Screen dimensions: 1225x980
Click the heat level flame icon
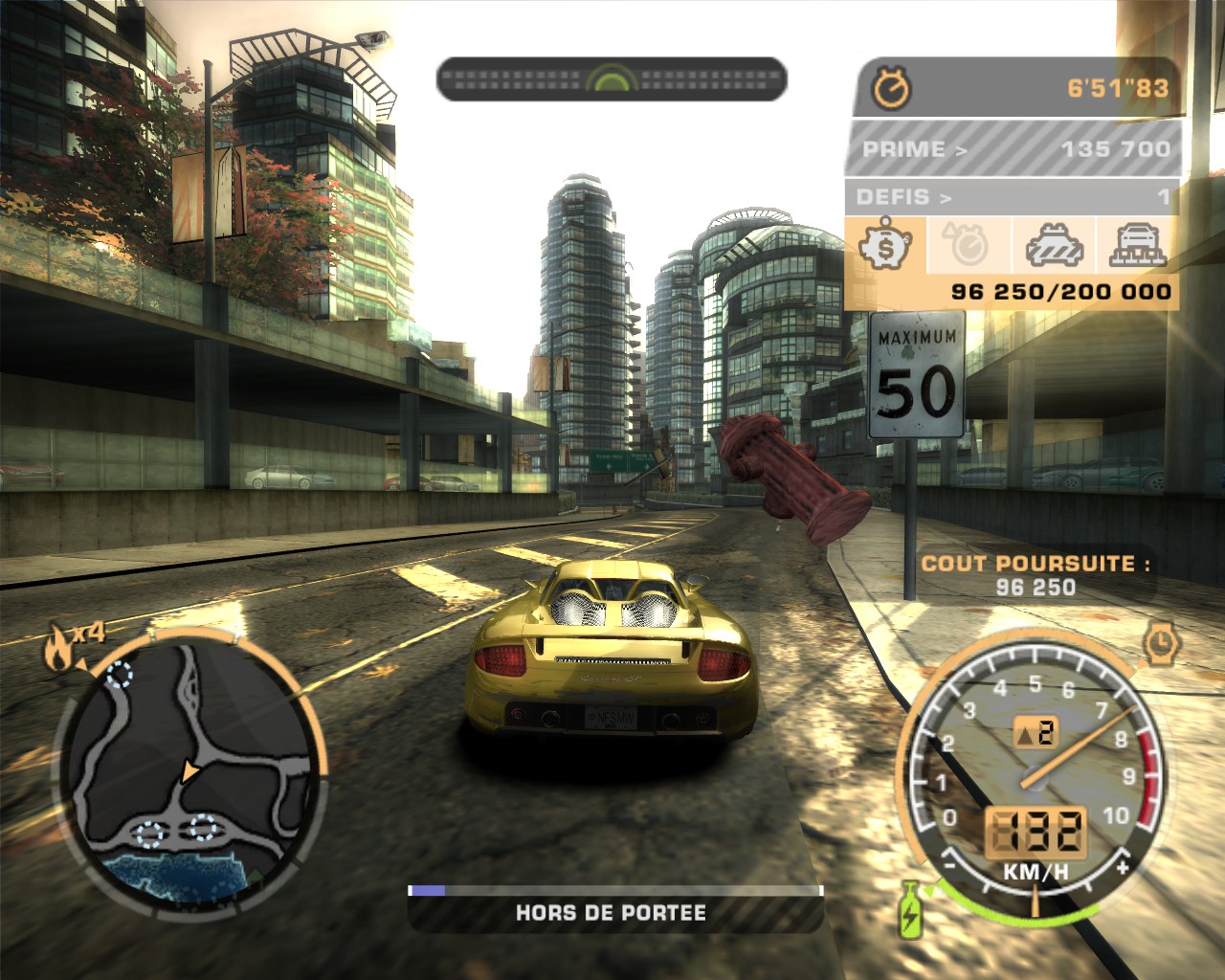coord(58,651)
